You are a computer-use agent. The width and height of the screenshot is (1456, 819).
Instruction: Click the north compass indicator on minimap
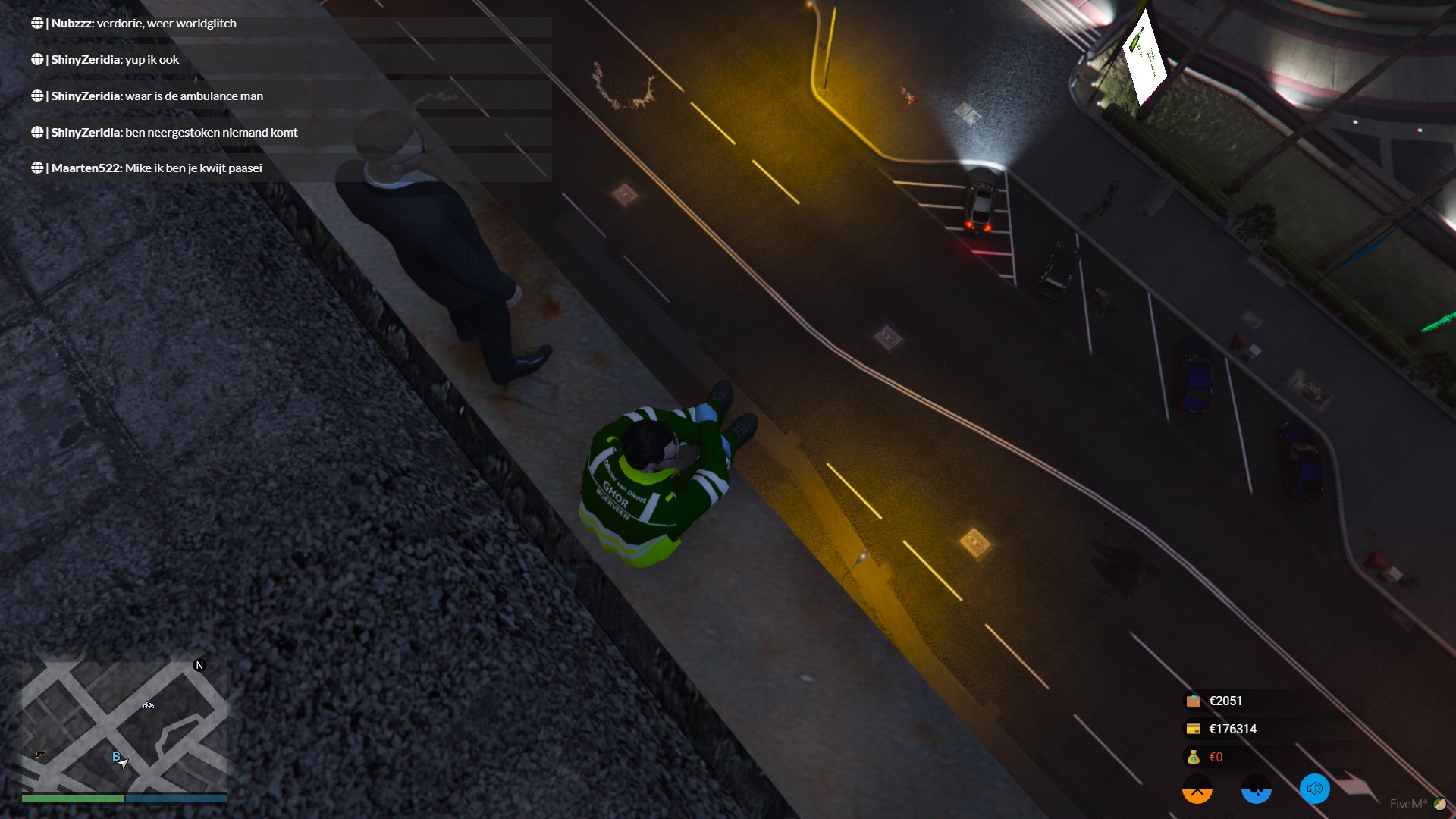(x=199, y=665)
